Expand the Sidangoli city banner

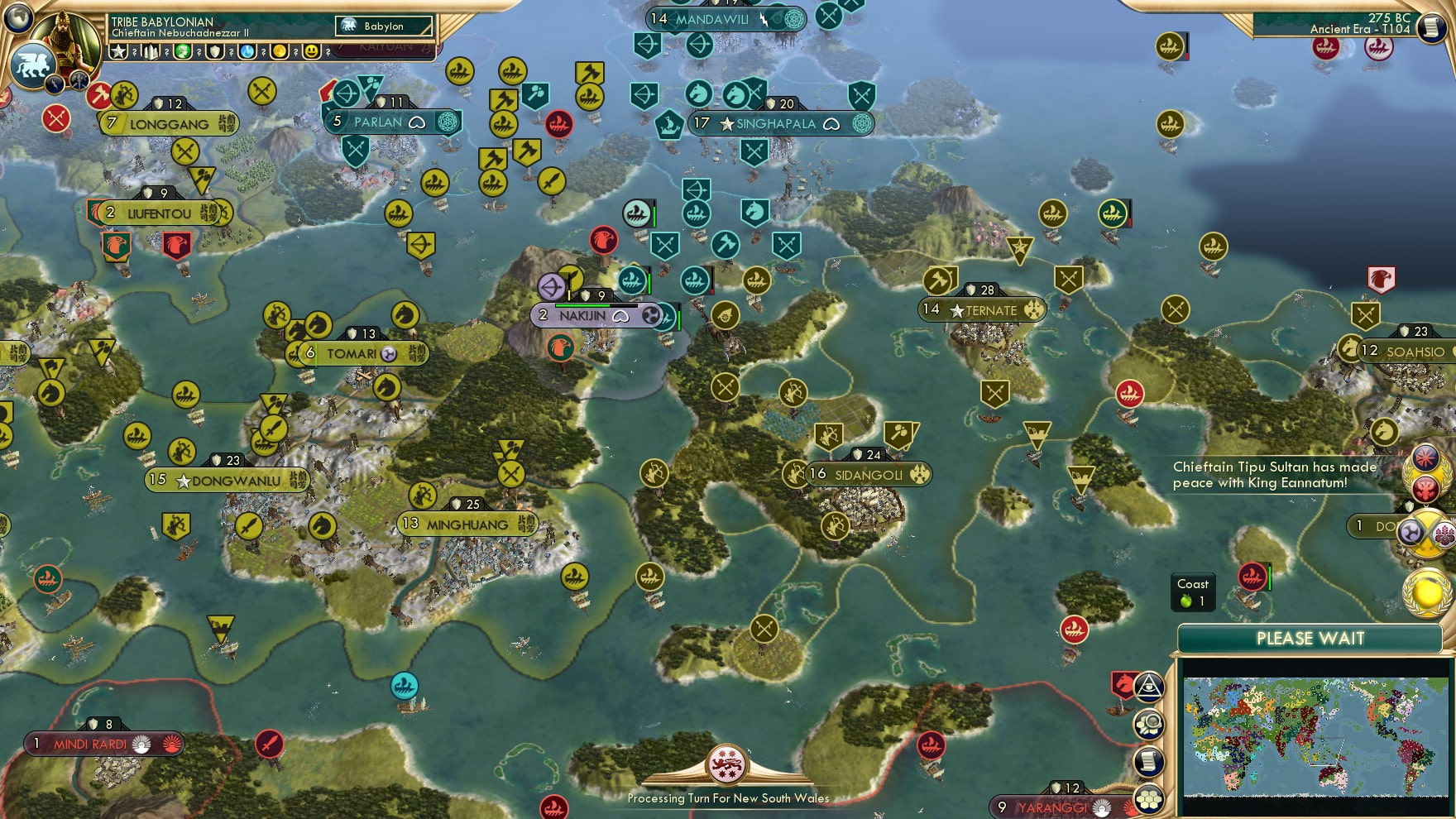(x=860, y=473)
